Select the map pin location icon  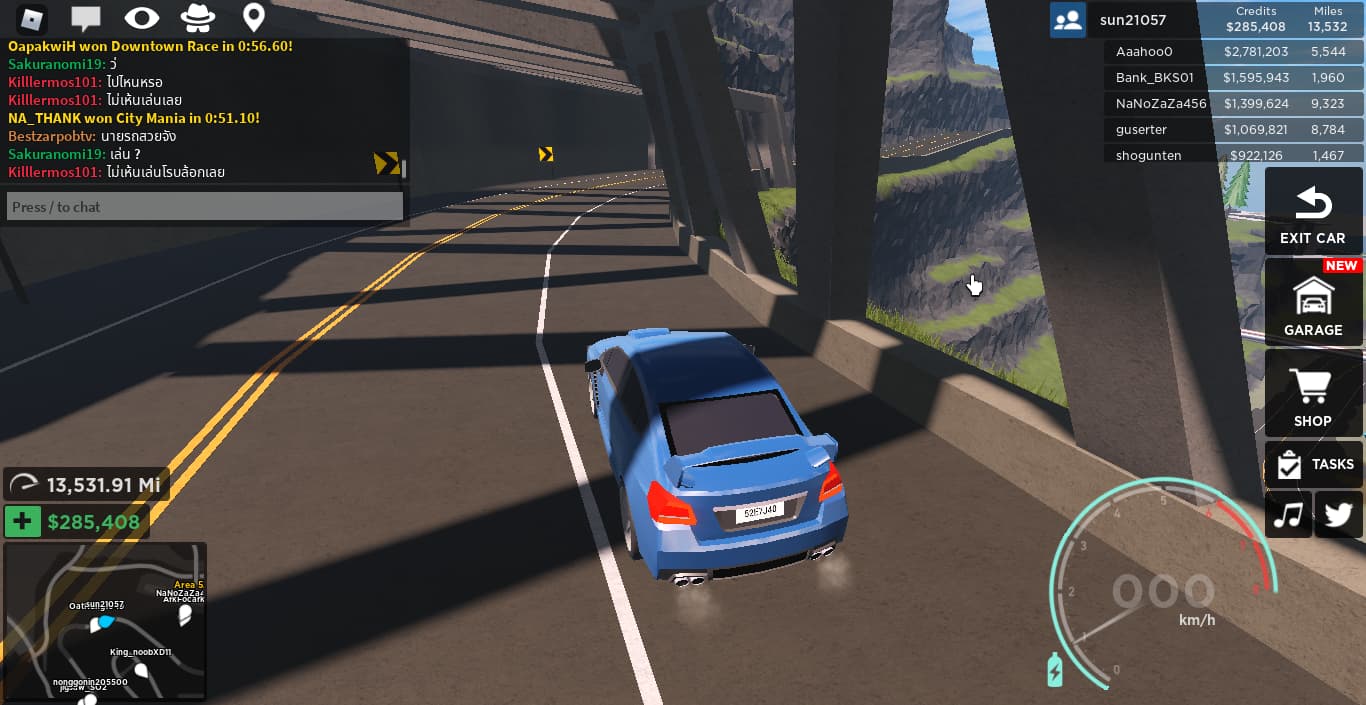pos(254,18)
